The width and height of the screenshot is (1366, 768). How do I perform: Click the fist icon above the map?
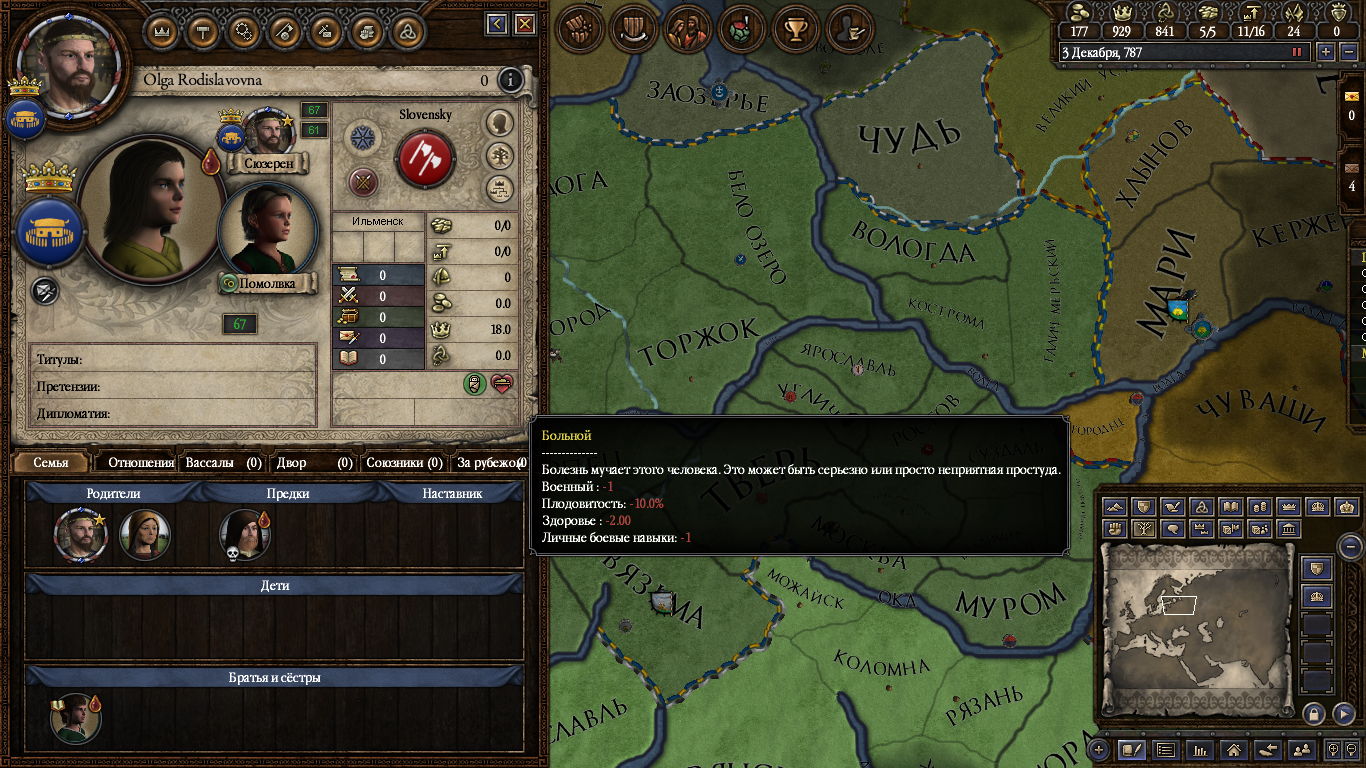point(579,28)
